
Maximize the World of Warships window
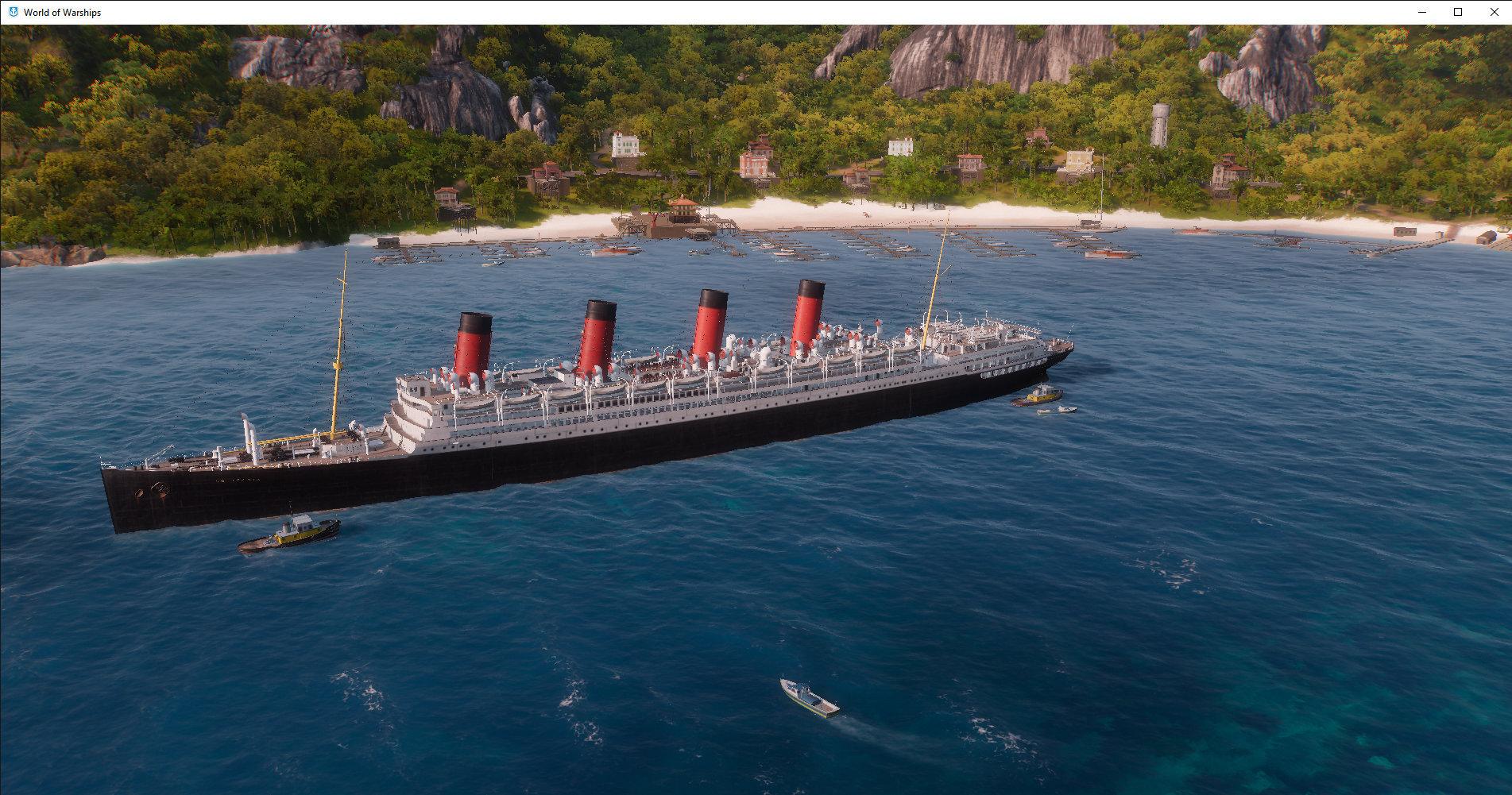click(x=1458, y=12)
